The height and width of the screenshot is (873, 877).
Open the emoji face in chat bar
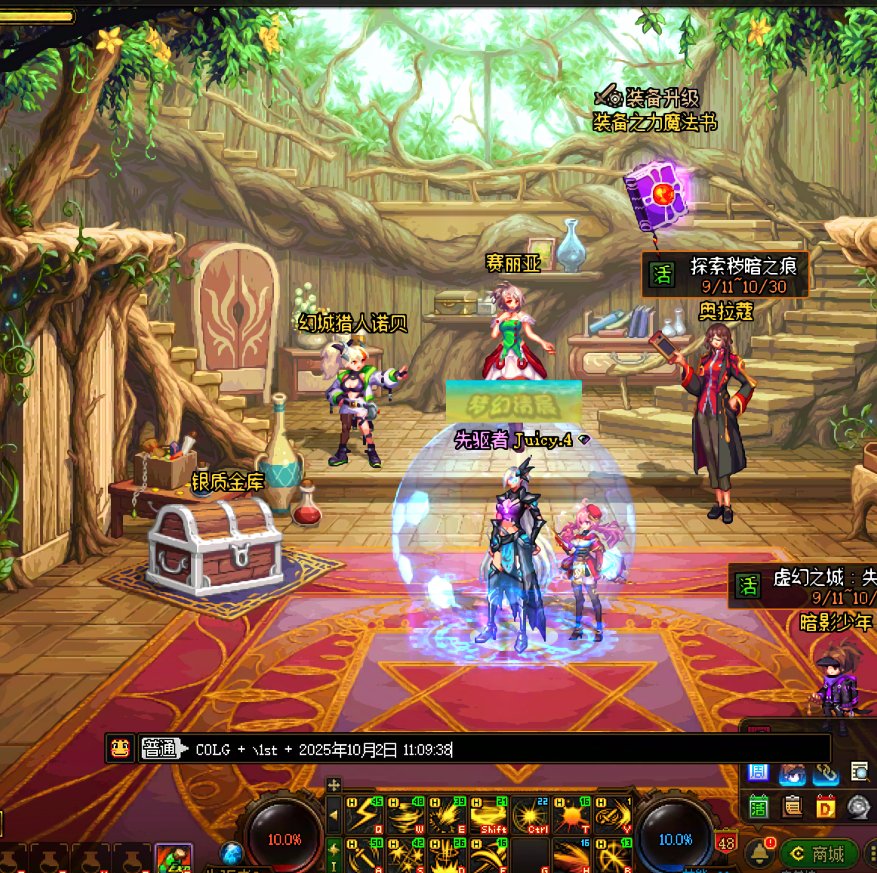coord(120,748)
